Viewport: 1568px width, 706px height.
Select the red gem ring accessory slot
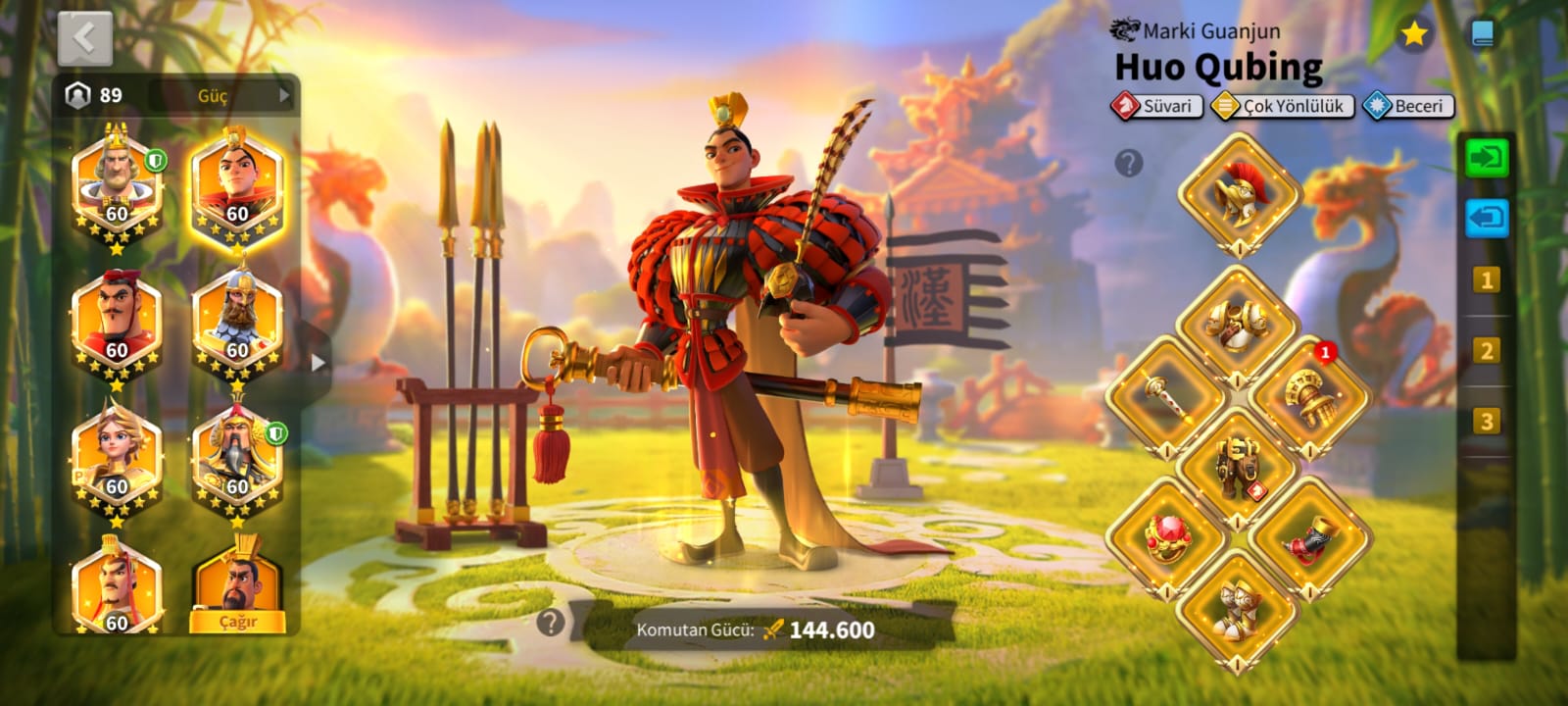coord(1166,536)
